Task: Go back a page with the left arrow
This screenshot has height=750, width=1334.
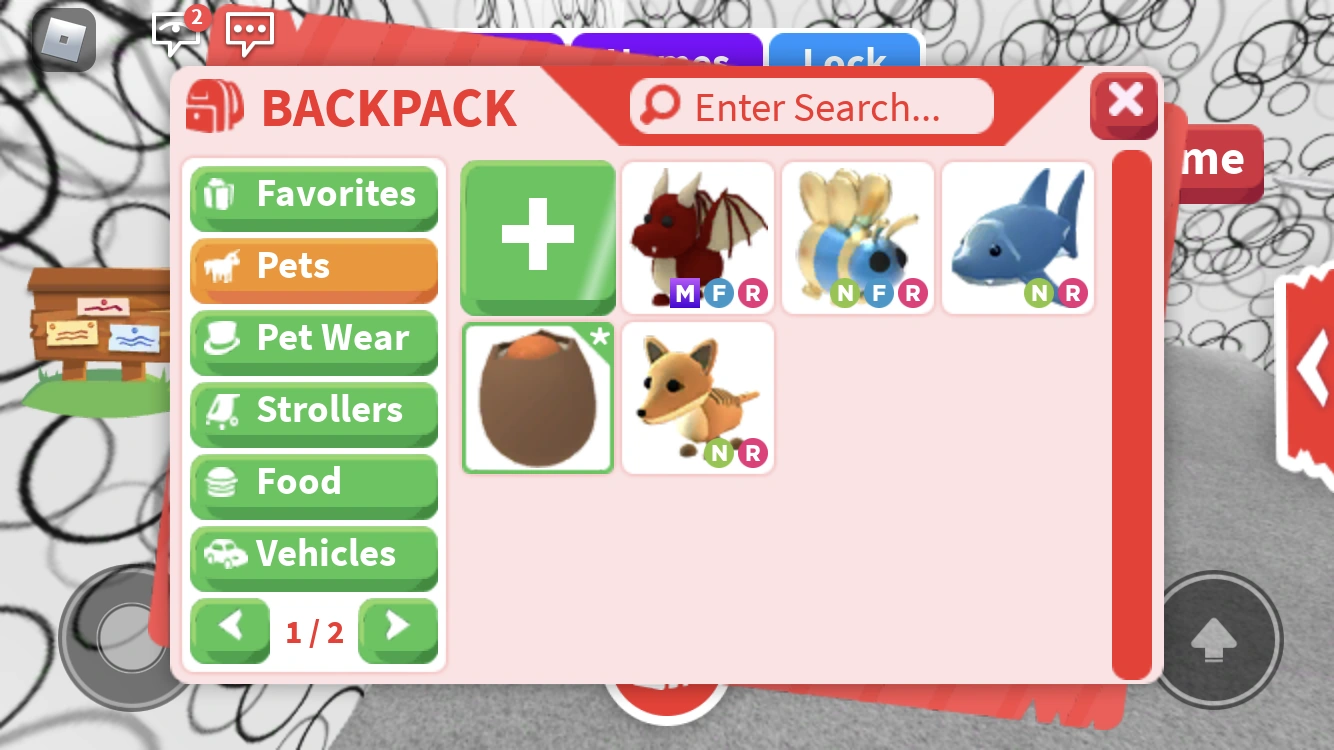Action: [x=229, y=631]
